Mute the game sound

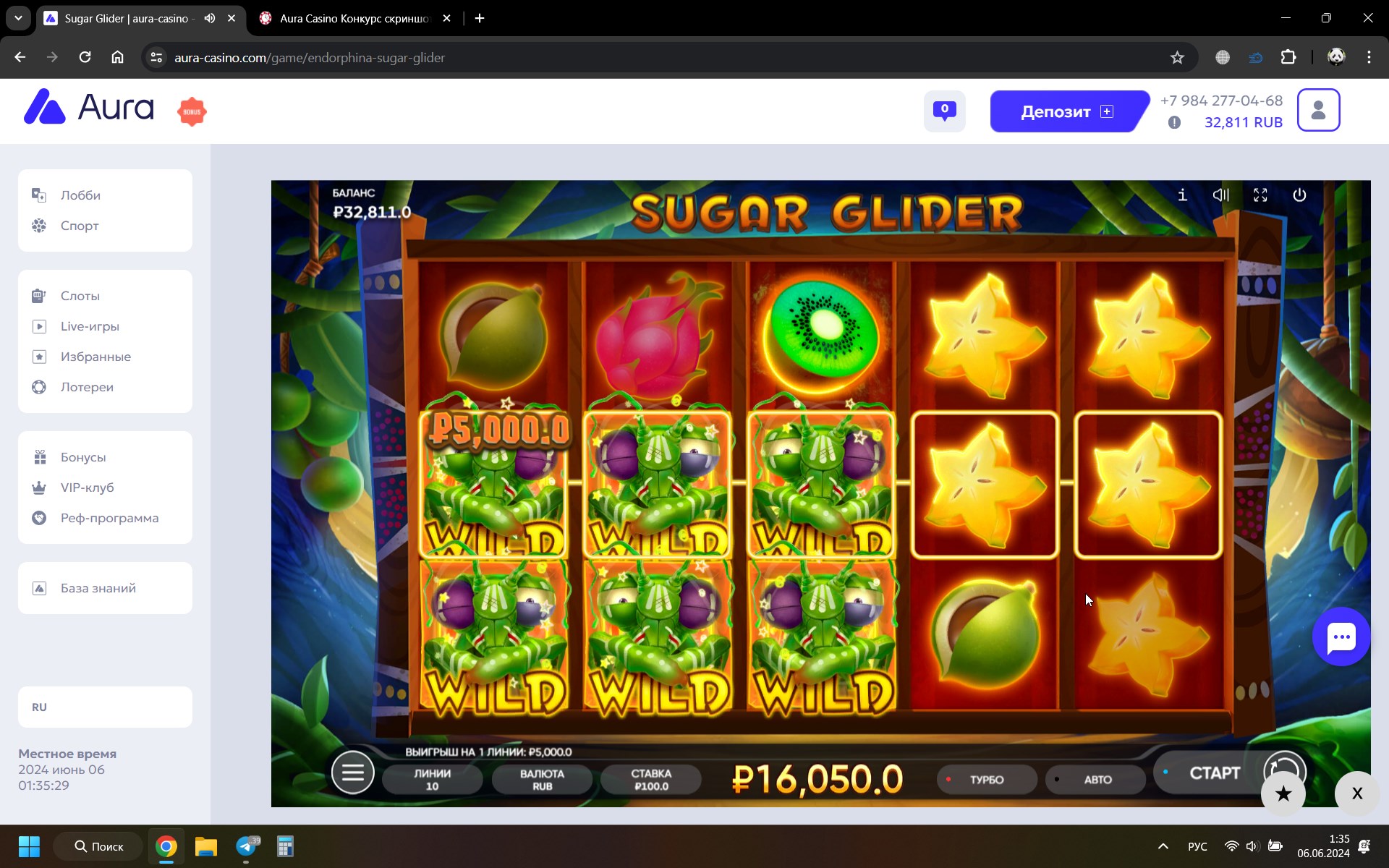point(1221,195)
